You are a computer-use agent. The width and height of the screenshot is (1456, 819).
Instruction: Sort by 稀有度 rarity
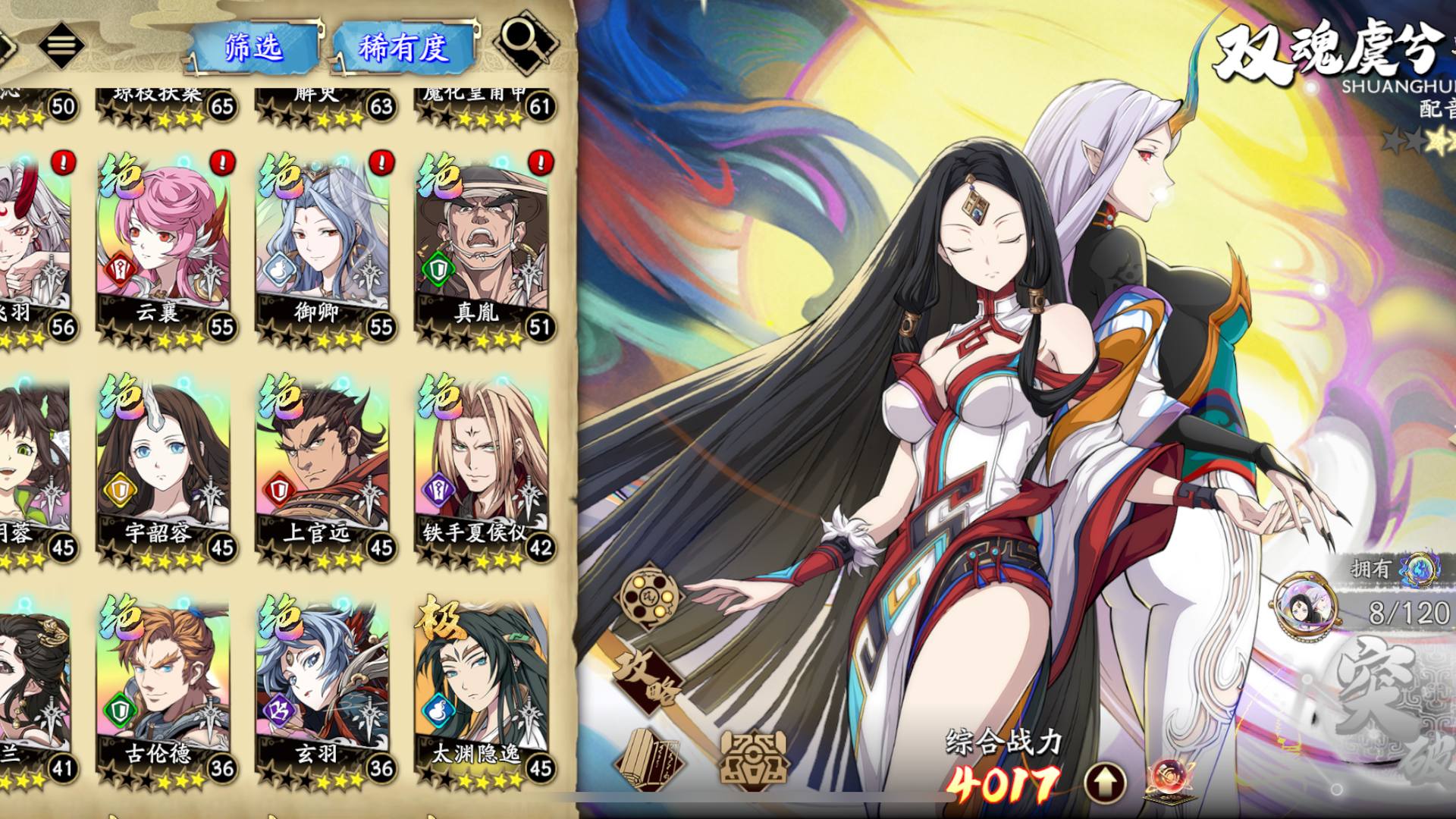click(x=403, y=49)
